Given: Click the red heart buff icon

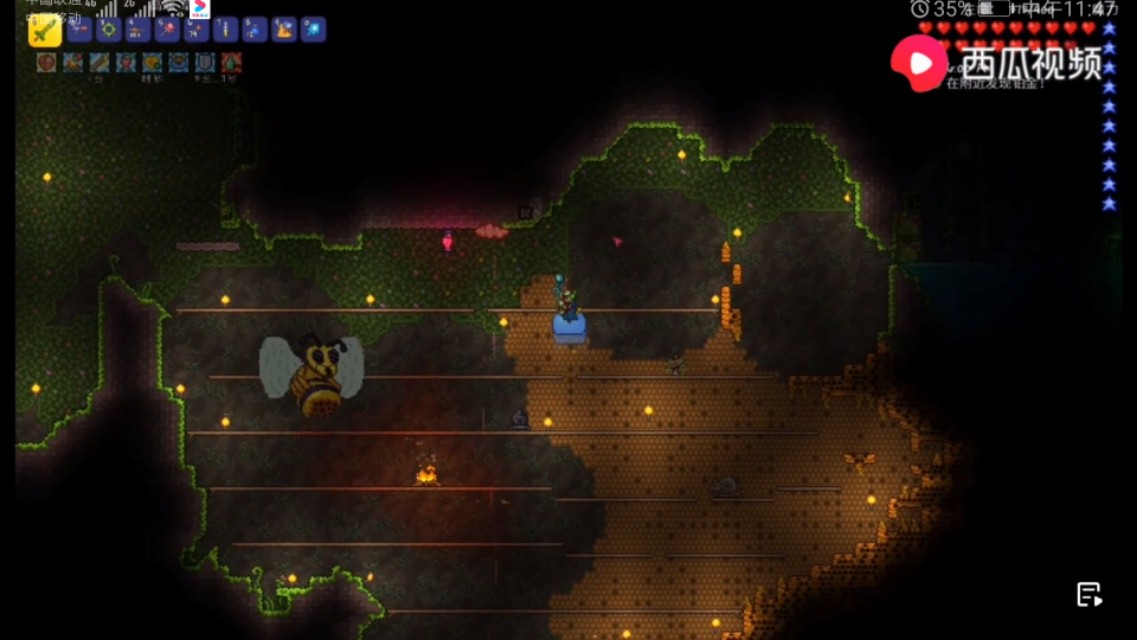Looking at the screenshot, I should point(46,62).
